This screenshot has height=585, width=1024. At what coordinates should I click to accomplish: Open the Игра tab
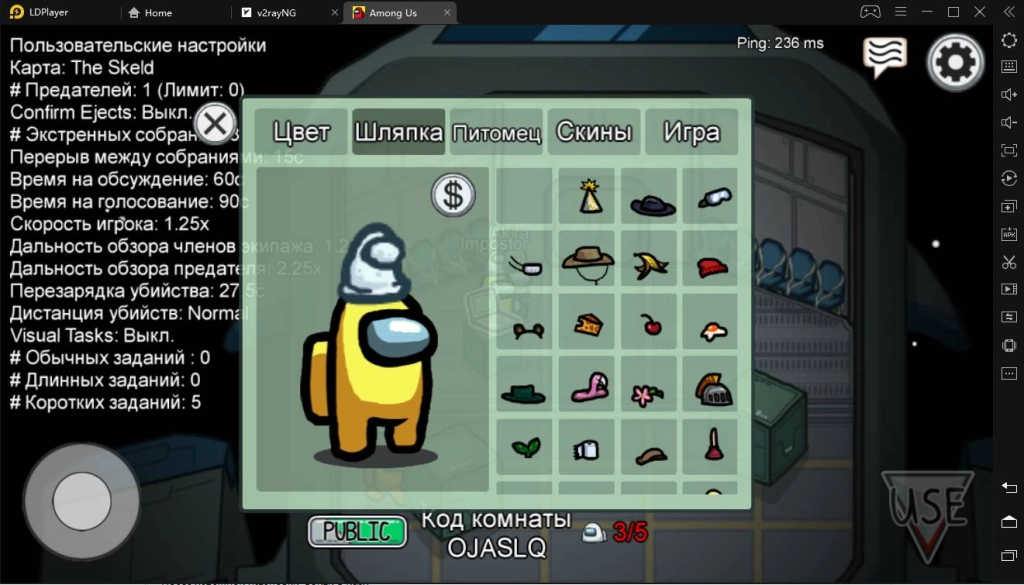pos(691,132)
